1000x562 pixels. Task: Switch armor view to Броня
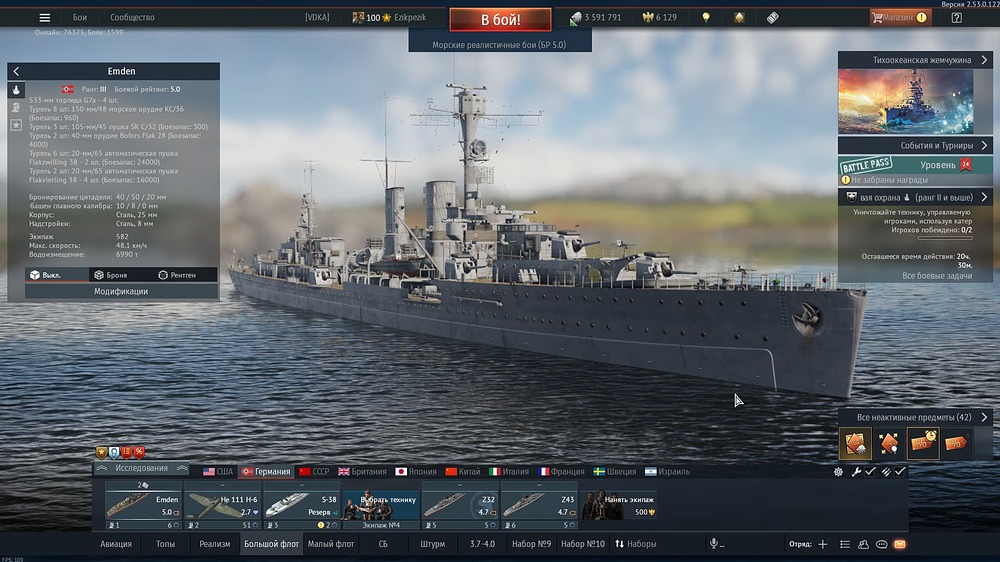(110, 274)
